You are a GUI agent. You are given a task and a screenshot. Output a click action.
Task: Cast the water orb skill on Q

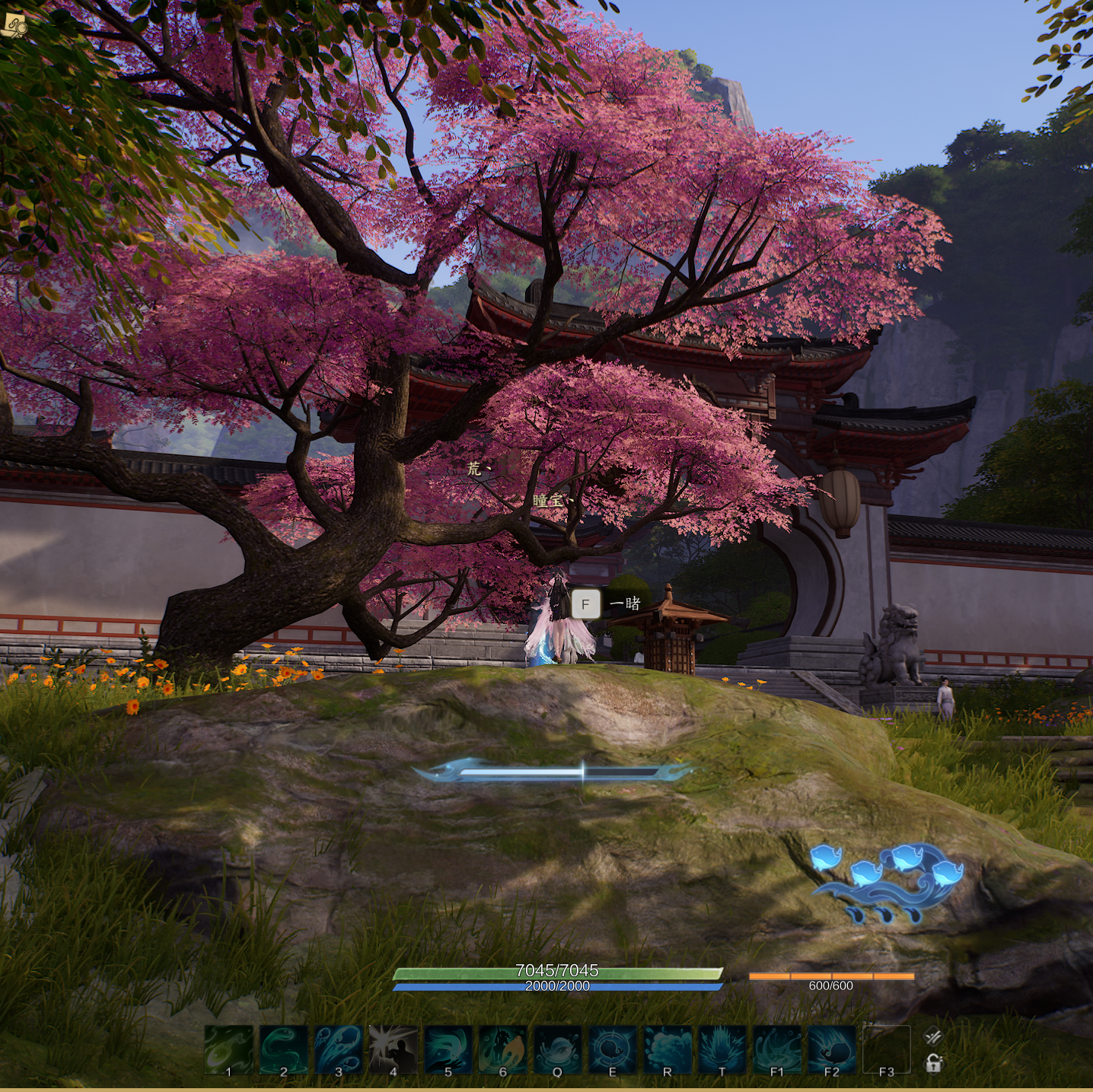coord(557,1050)
